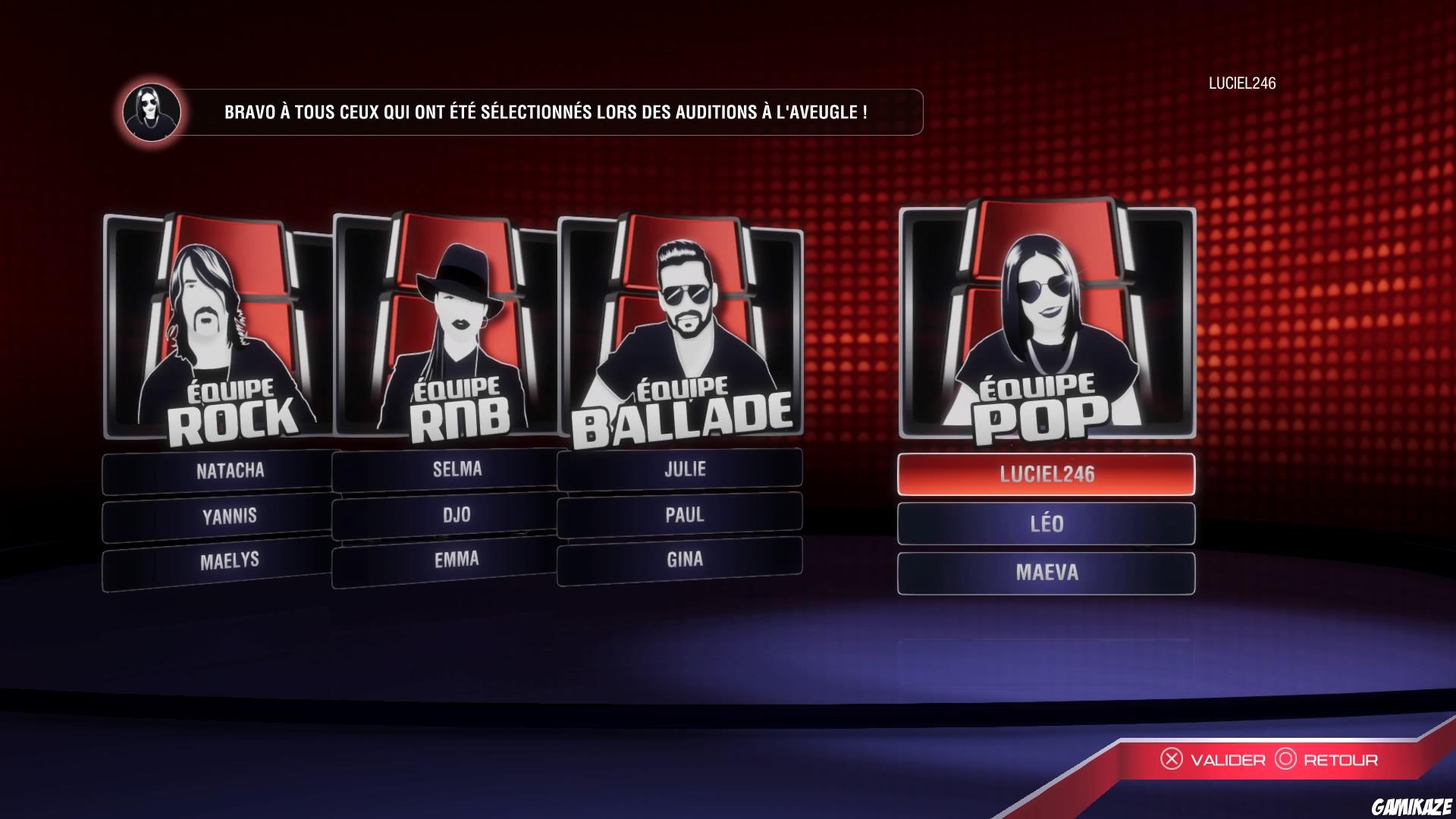This screenshot has height=819, width=1456.
Task: Click the X validate button symbol
Action: [1172, 759]
